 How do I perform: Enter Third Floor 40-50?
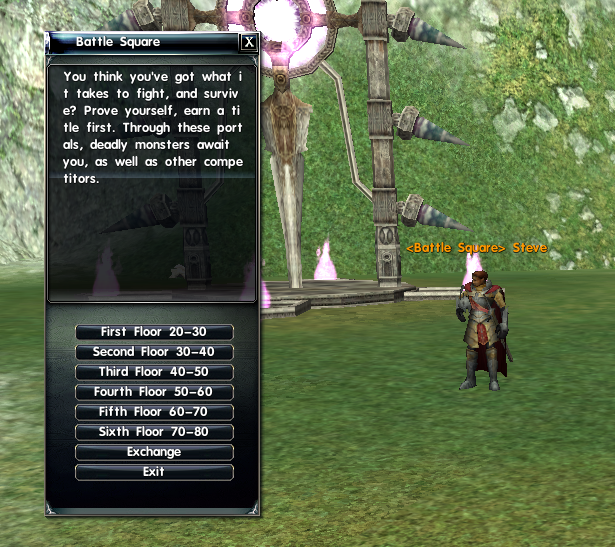click(x=154, y=372)
